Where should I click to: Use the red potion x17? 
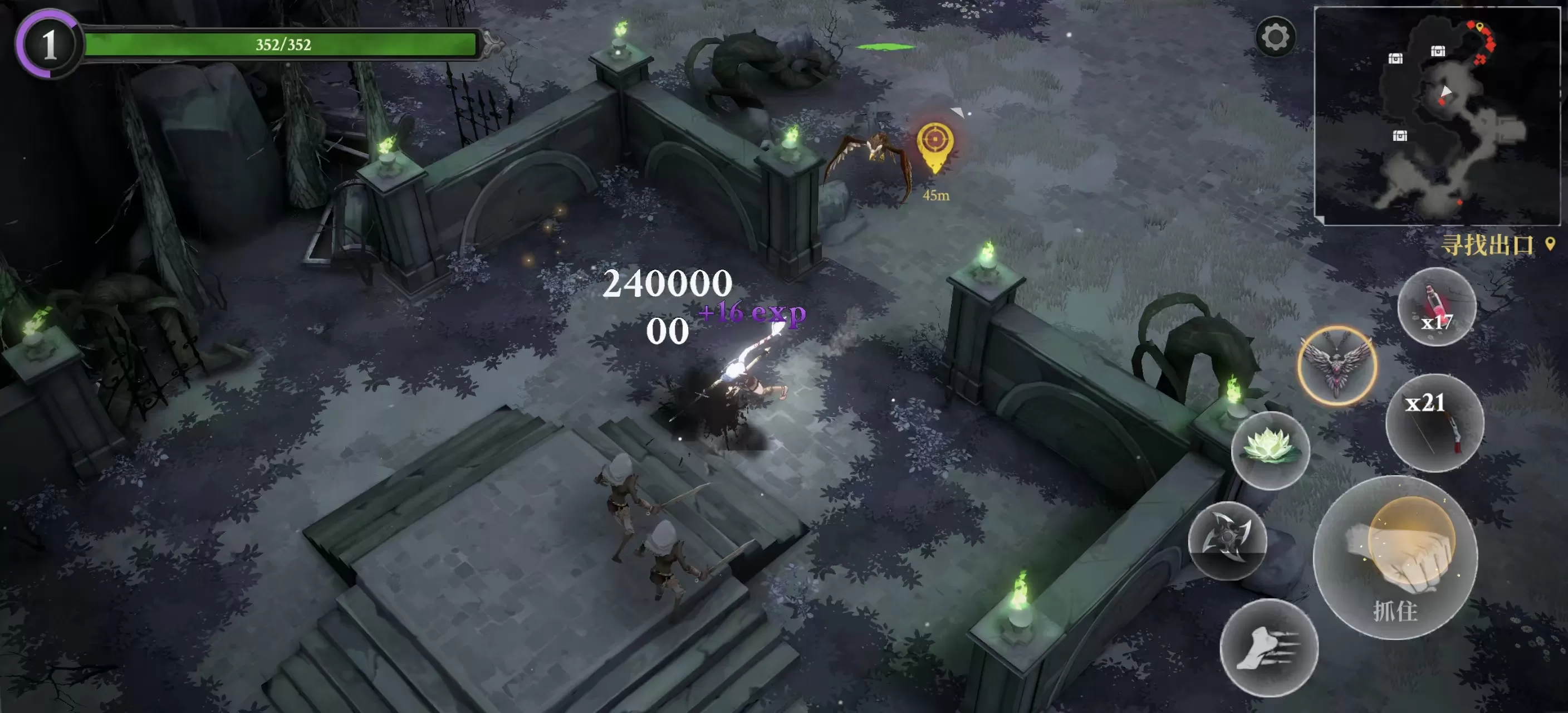(1437, 307)
